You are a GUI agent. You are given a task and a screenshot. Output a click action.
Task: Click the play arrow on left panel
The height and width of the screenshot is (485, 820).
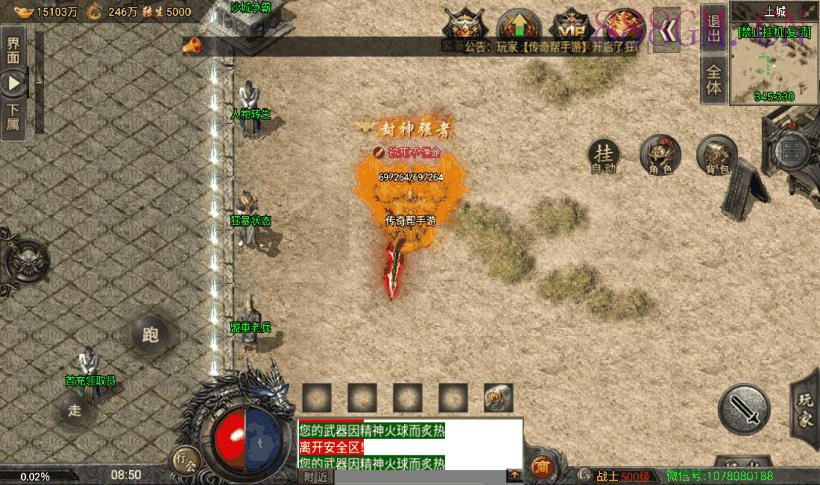[x=14, y=83]
